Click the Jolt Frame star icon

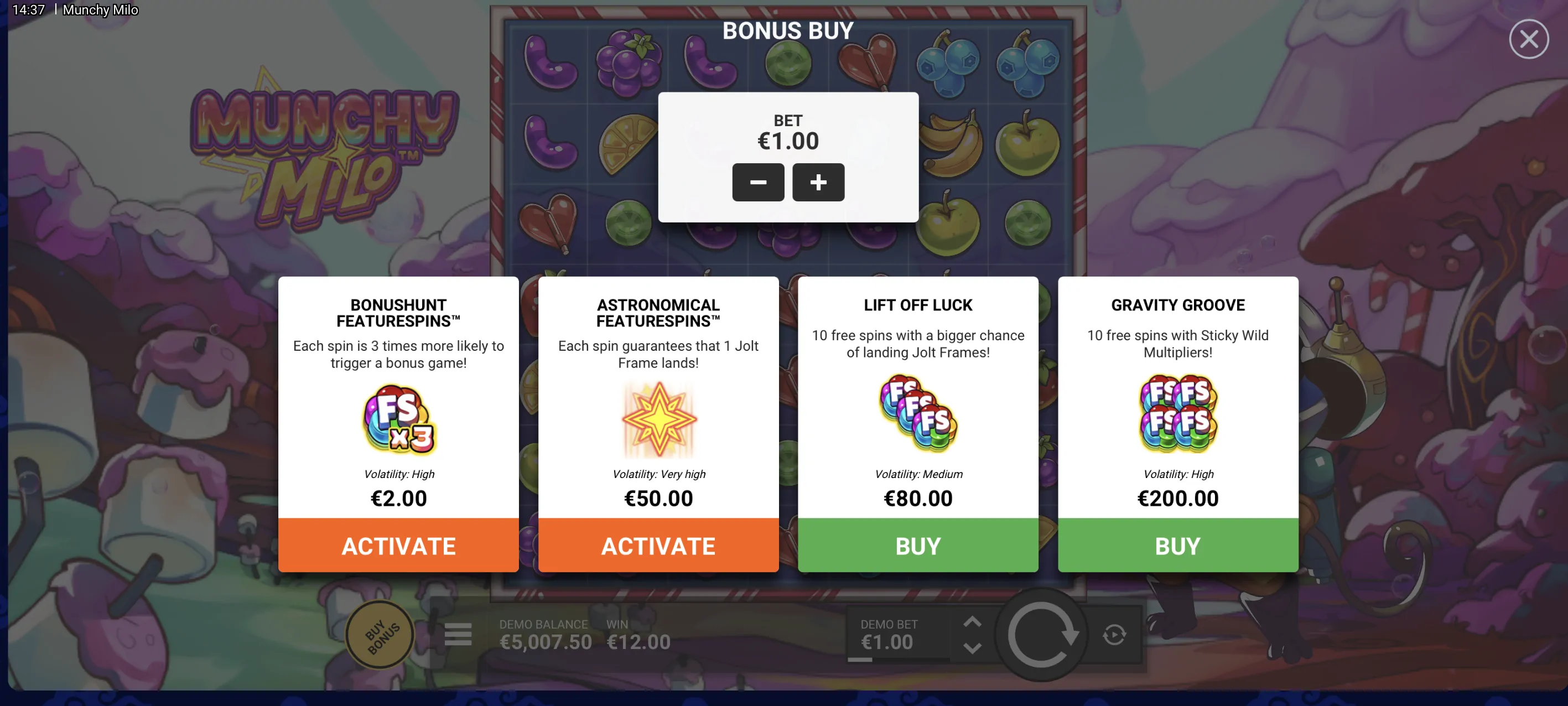click(658, 420)
